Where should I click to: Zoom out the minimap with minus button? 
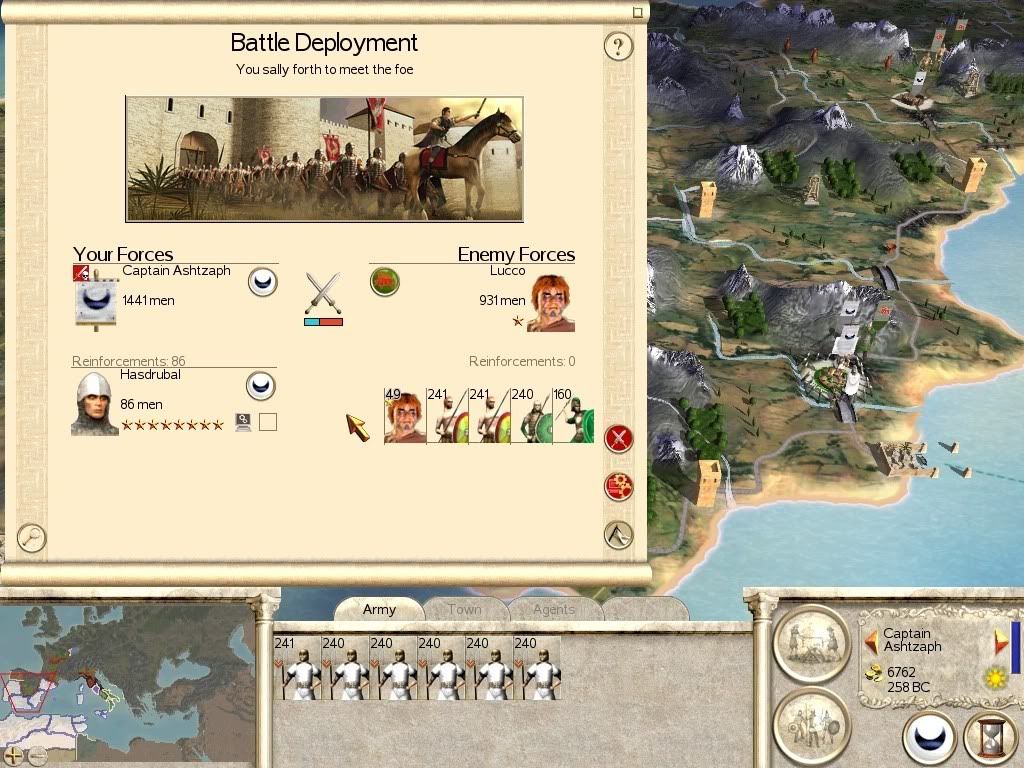tap(37, 755)
